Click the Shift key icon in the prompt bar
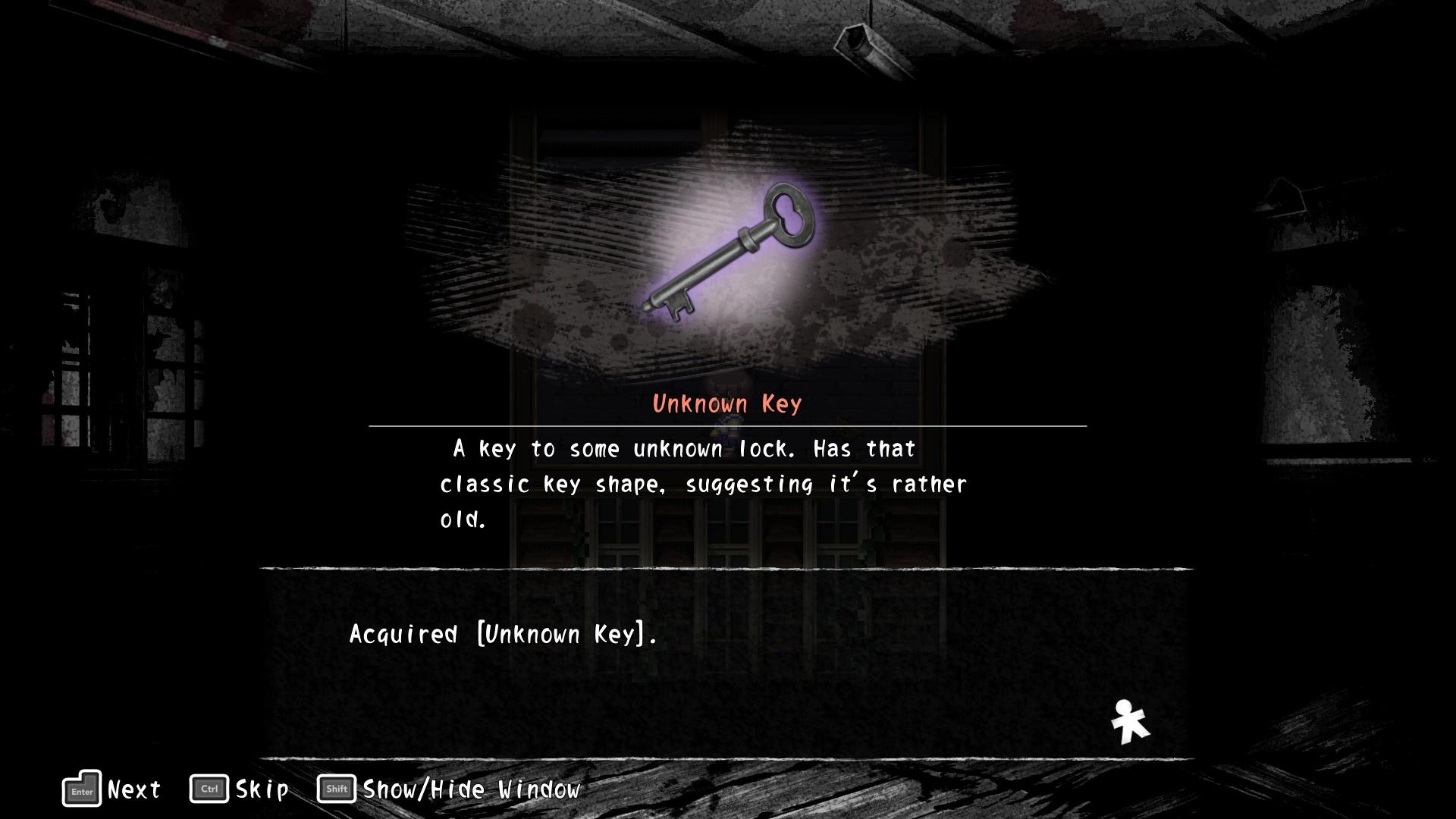Screen dimensions: 1456x819 pyautogui.click(x=336, y=789)
